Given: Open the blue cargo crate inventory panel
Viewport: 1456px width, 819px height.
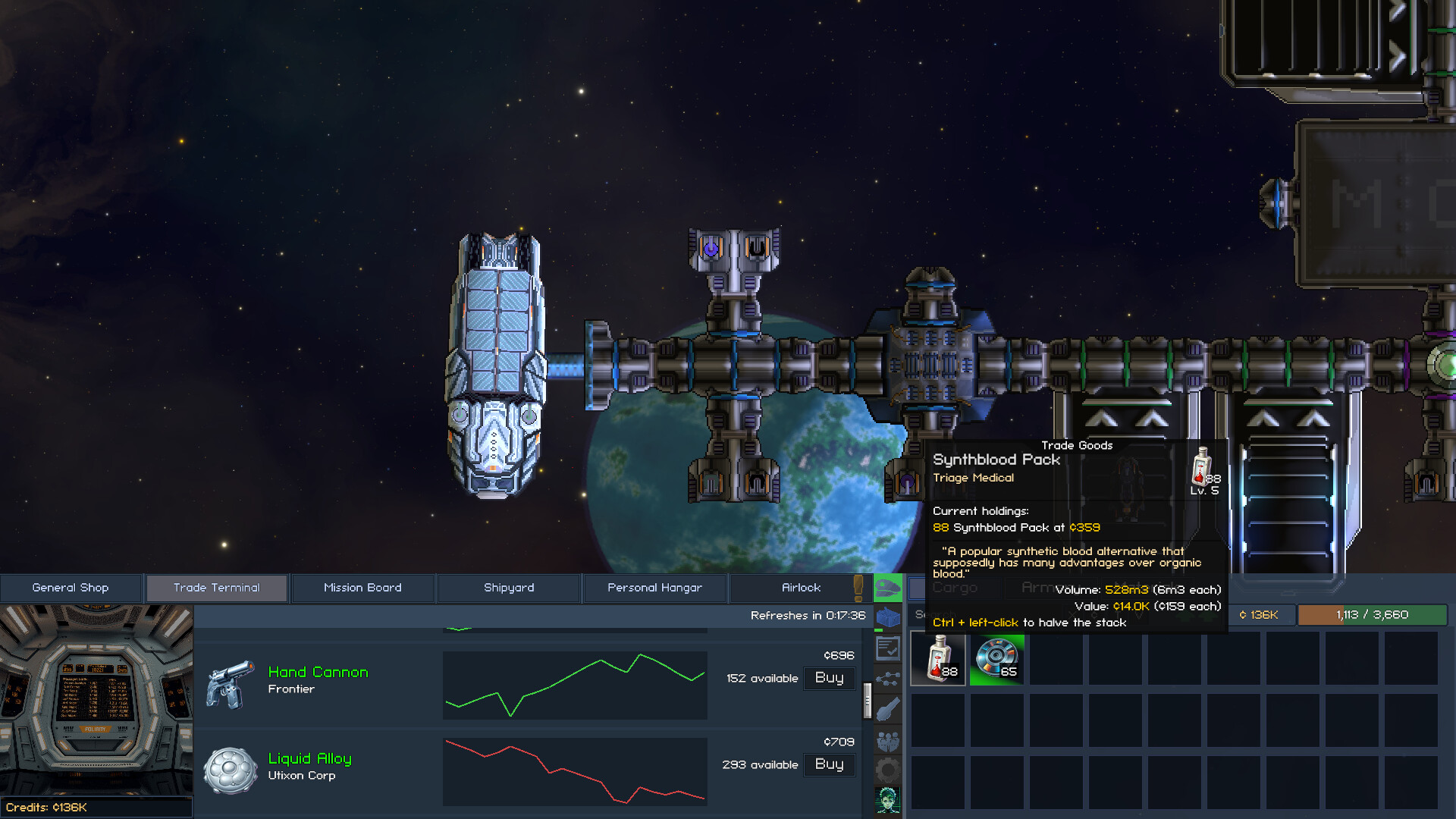Looking at the screenshot, I should tap(887, 617).
